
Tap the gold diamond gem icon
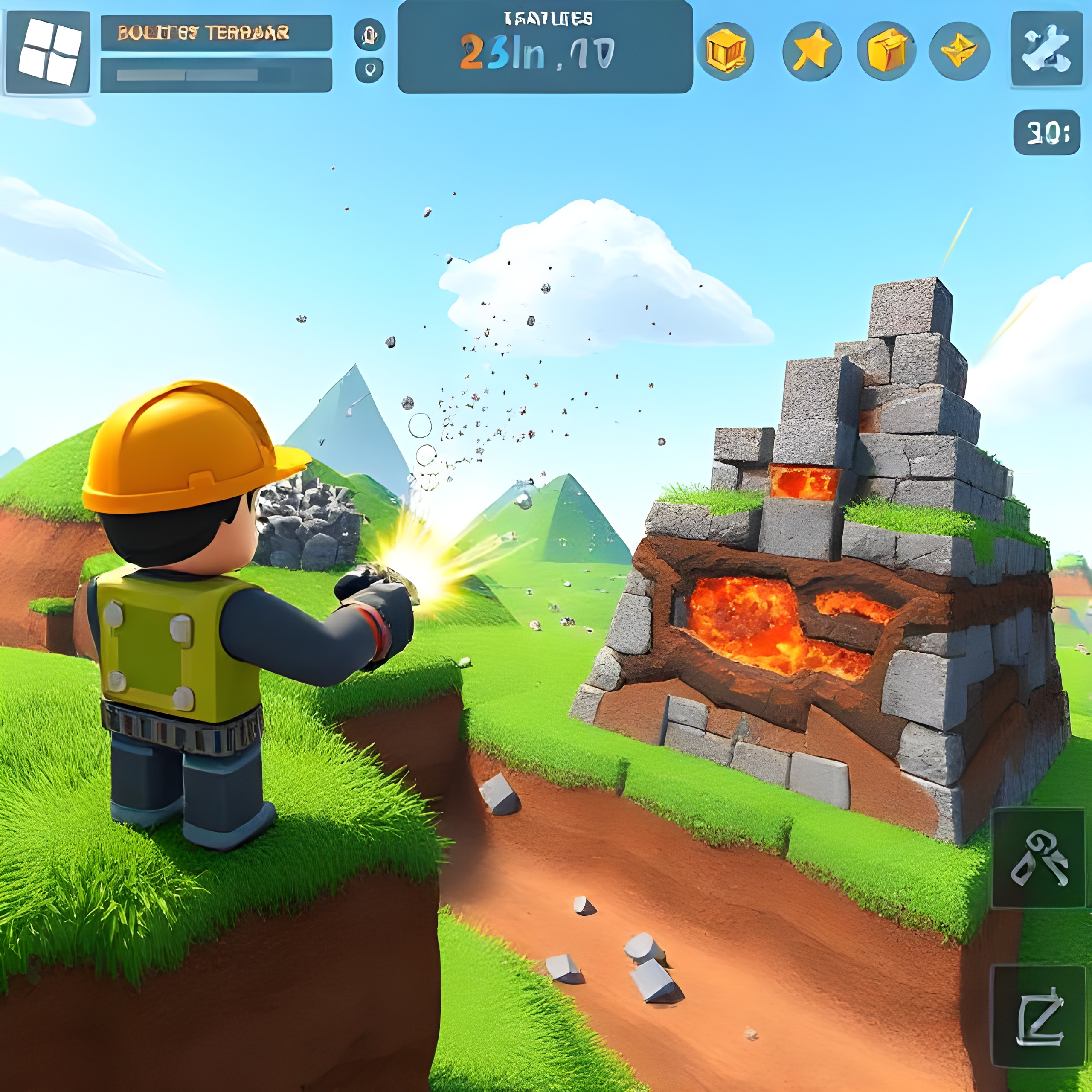pyautogui.click(x=959, y=52)
